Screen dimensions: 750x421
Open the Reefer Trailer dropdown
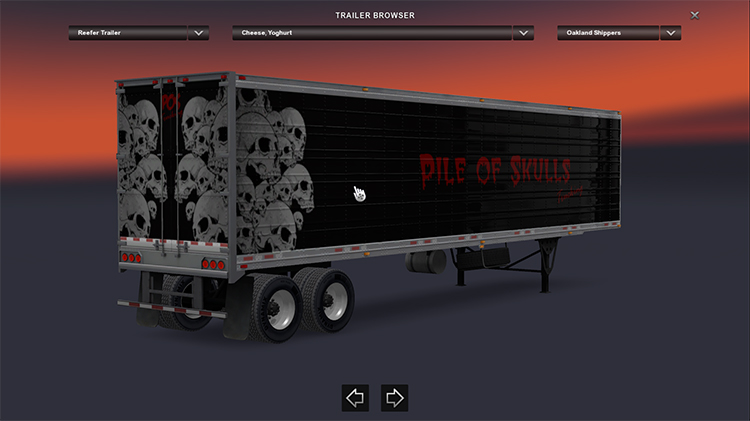click(x=199, y=33)
